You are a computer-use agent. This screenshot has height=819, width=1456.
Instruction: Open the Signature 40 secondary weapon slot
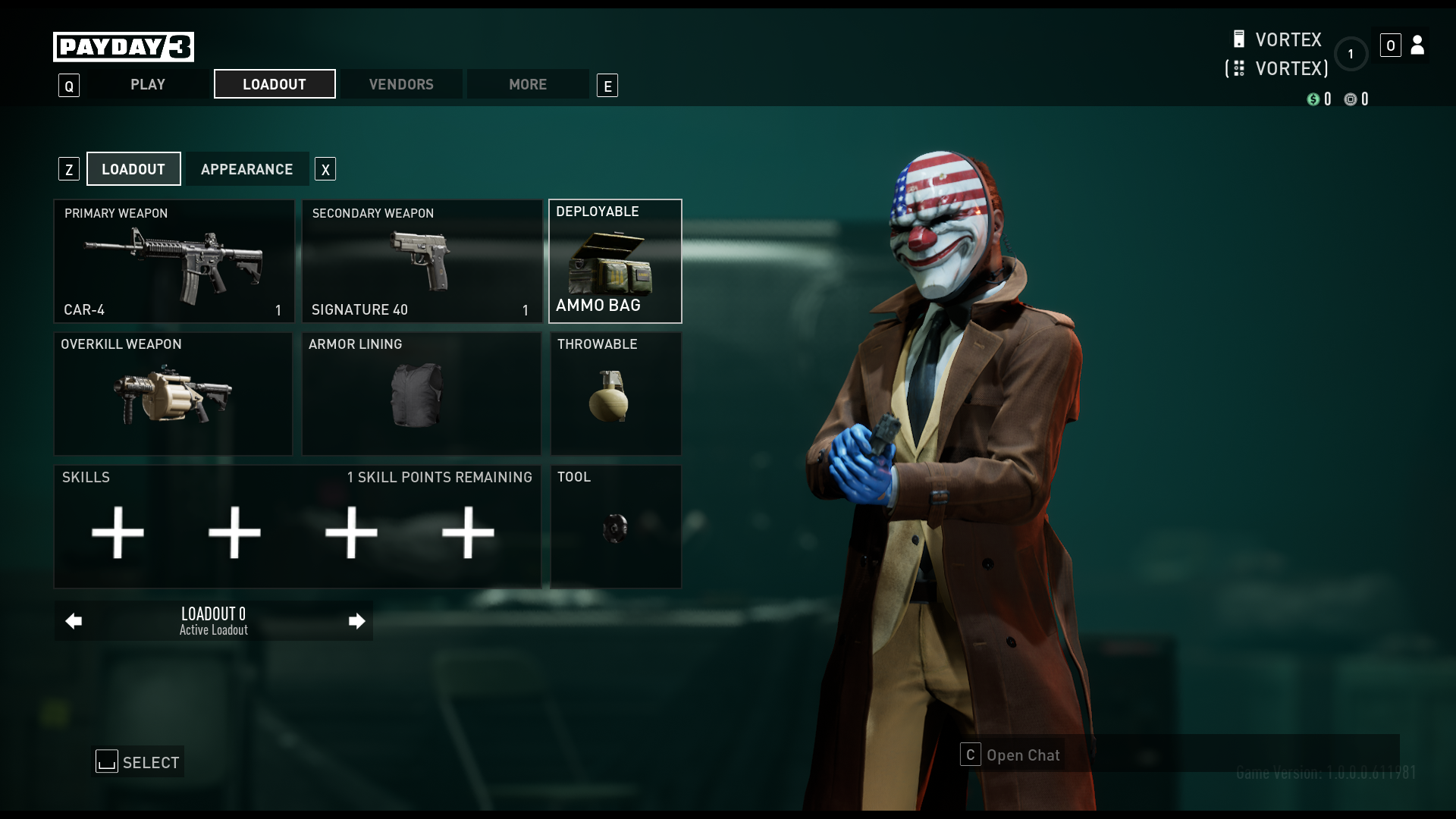coord(422,261)
